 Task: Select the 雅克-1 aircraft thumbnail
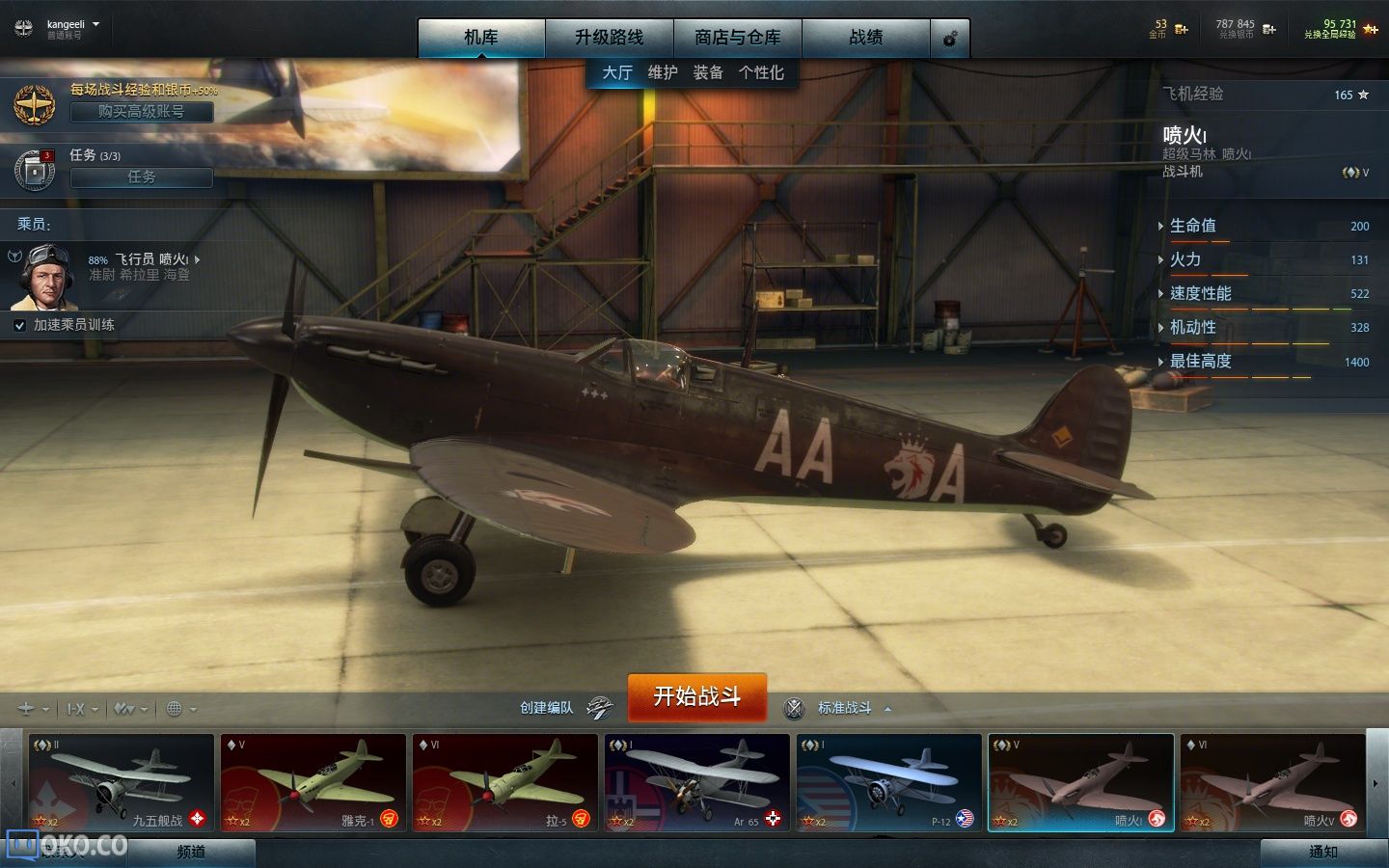click(x=313, y=781)
